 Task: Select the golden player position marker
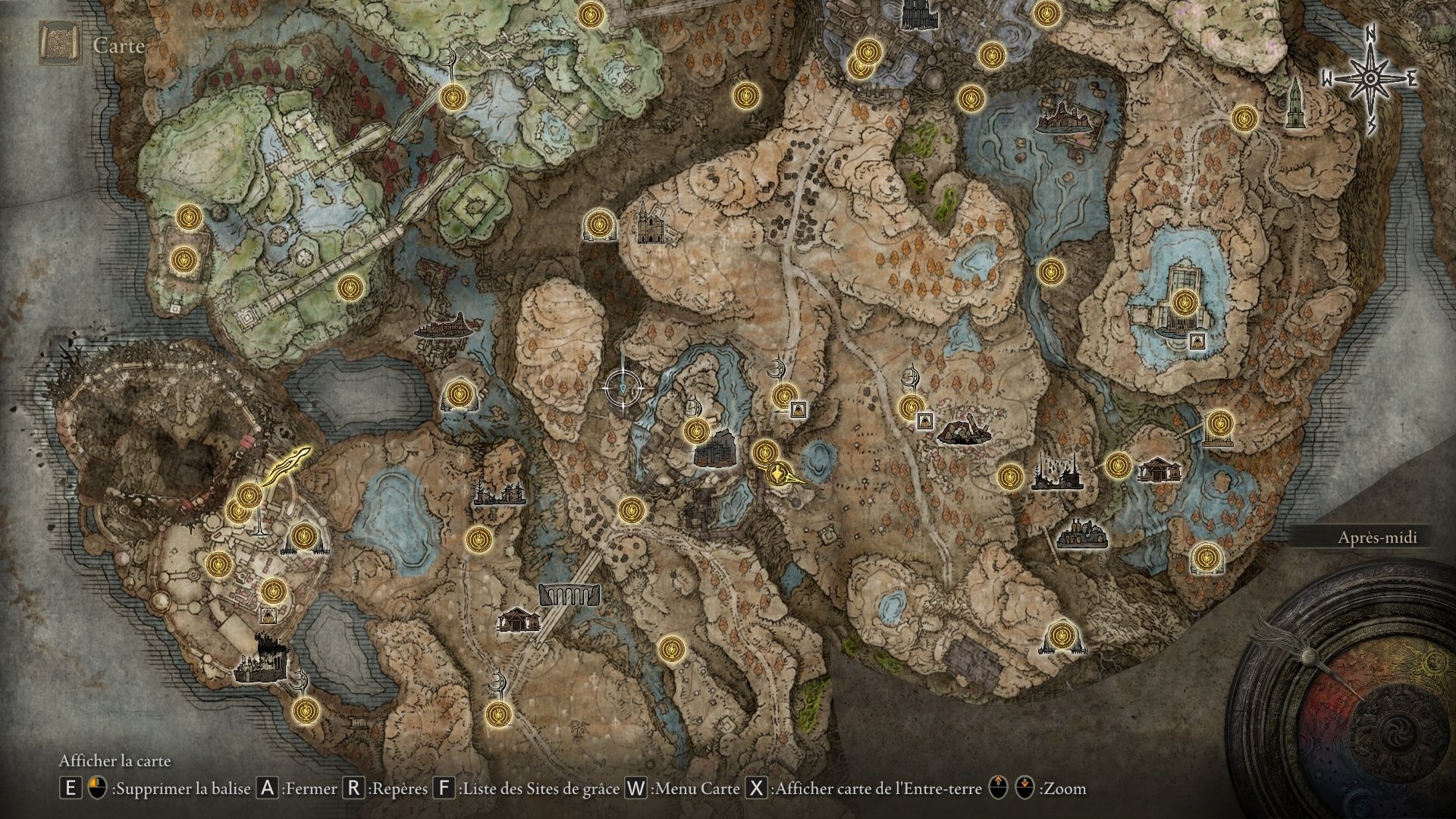[781, 475]
